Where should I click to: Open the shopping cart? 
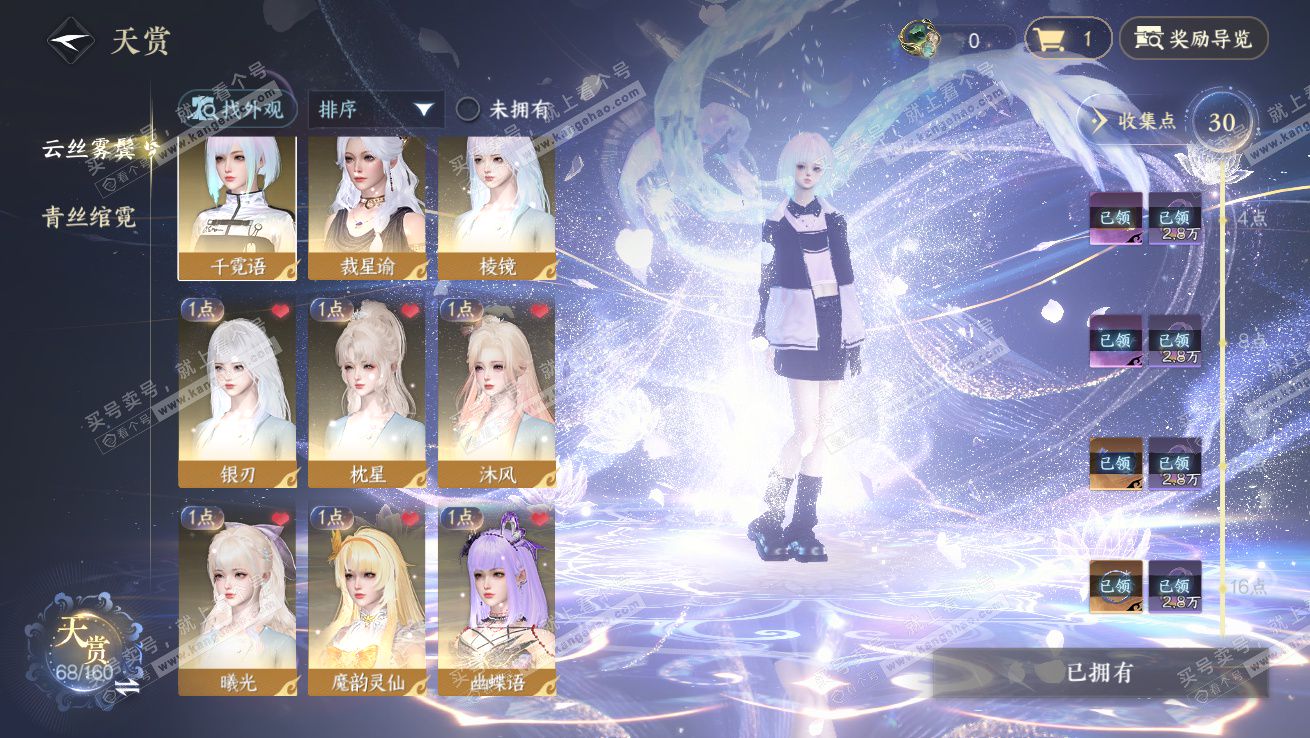pos(1068,40)
